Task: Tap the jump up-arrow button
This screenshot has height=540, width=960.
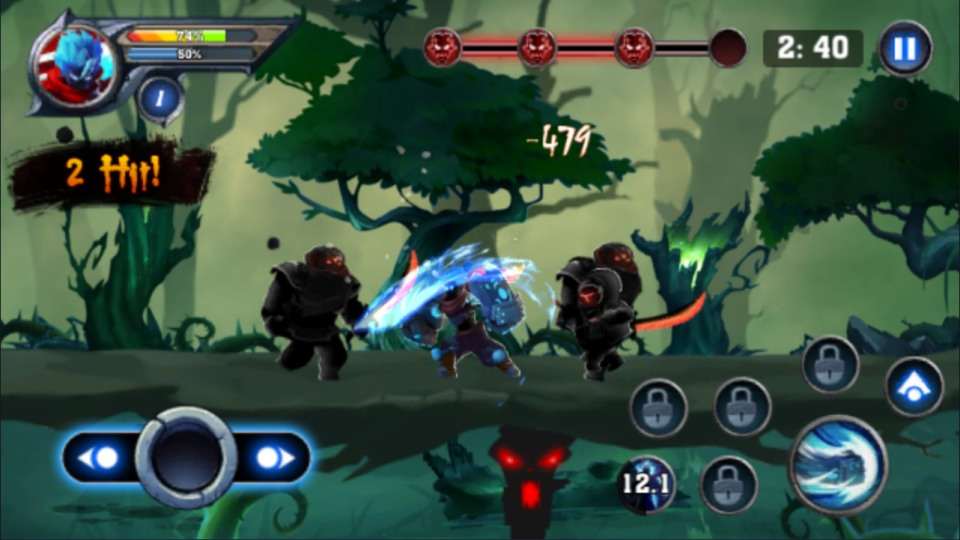Action: pos(913,387)
